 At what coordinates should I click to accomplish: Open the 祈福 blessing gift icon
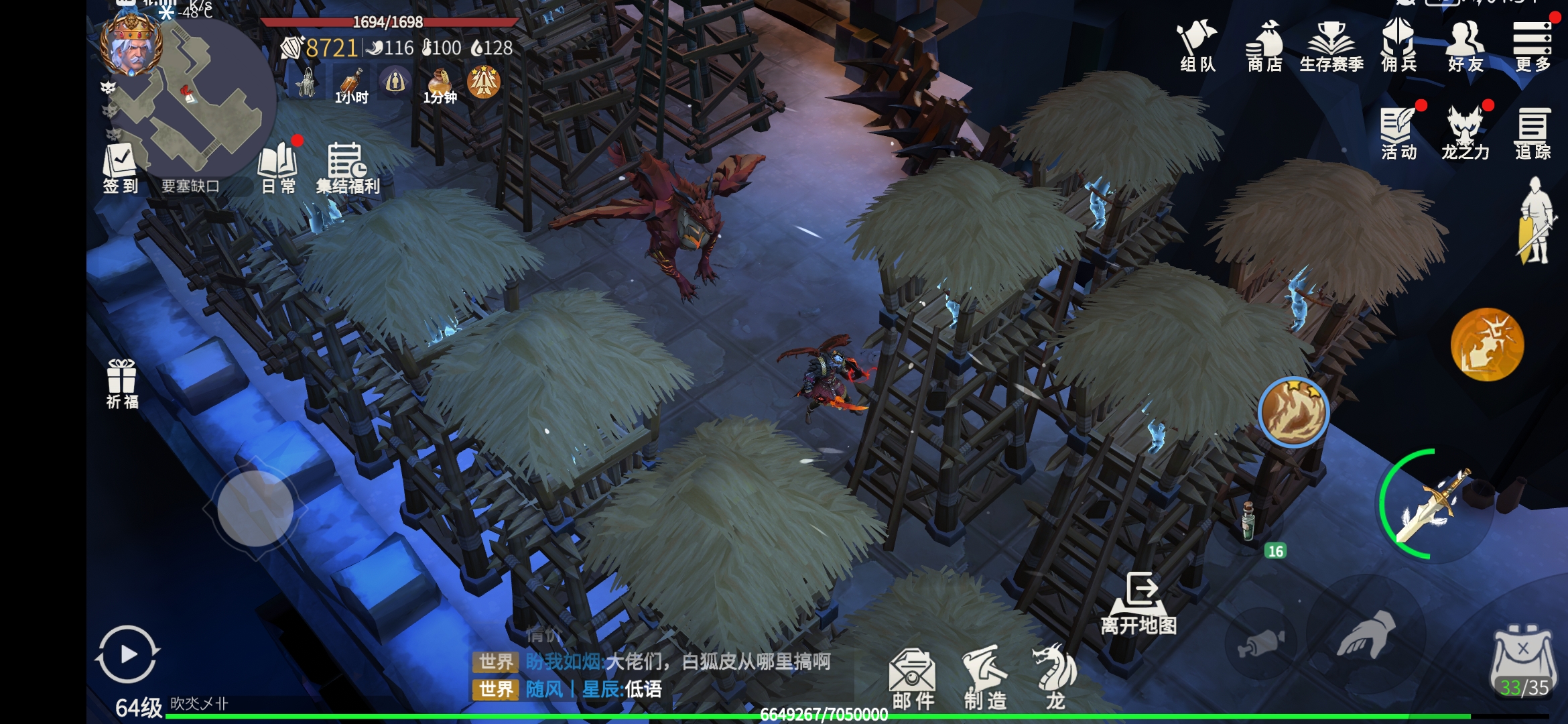122,383
